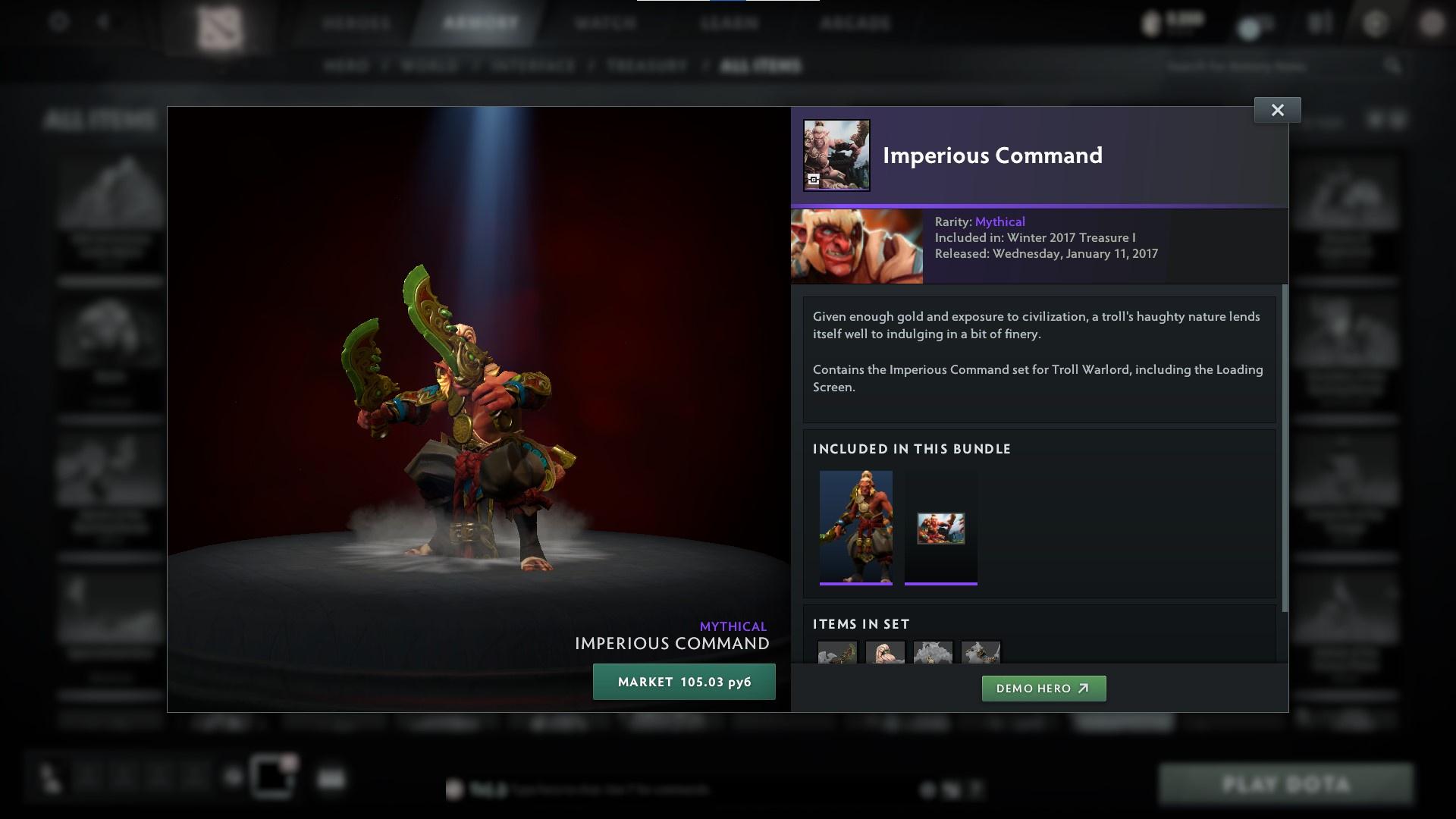Click the DEMO HERO button
Screen dimensions: 1456x819
(1043, 689)
